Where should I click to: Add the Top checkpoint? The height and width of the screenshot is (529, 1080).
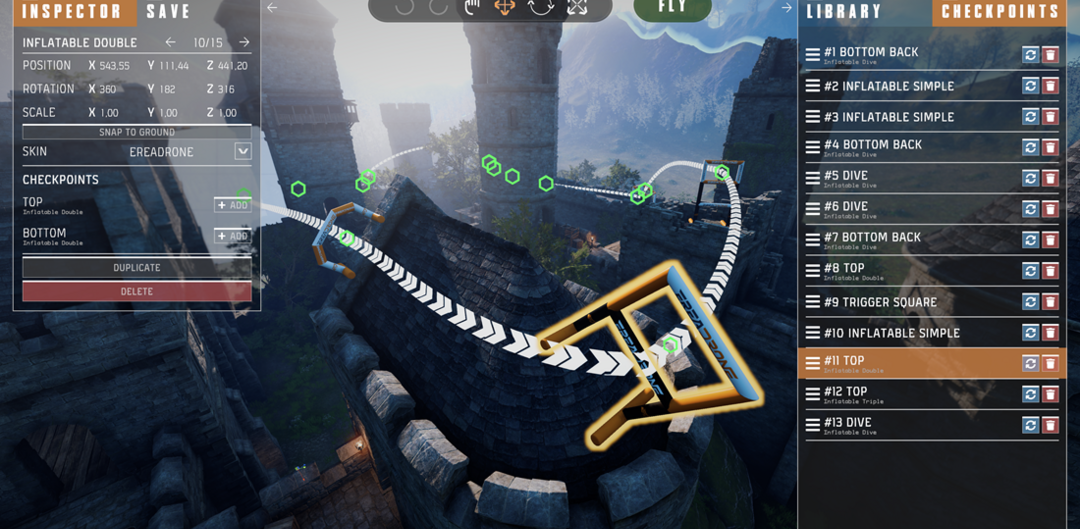(x=232, y=205)
